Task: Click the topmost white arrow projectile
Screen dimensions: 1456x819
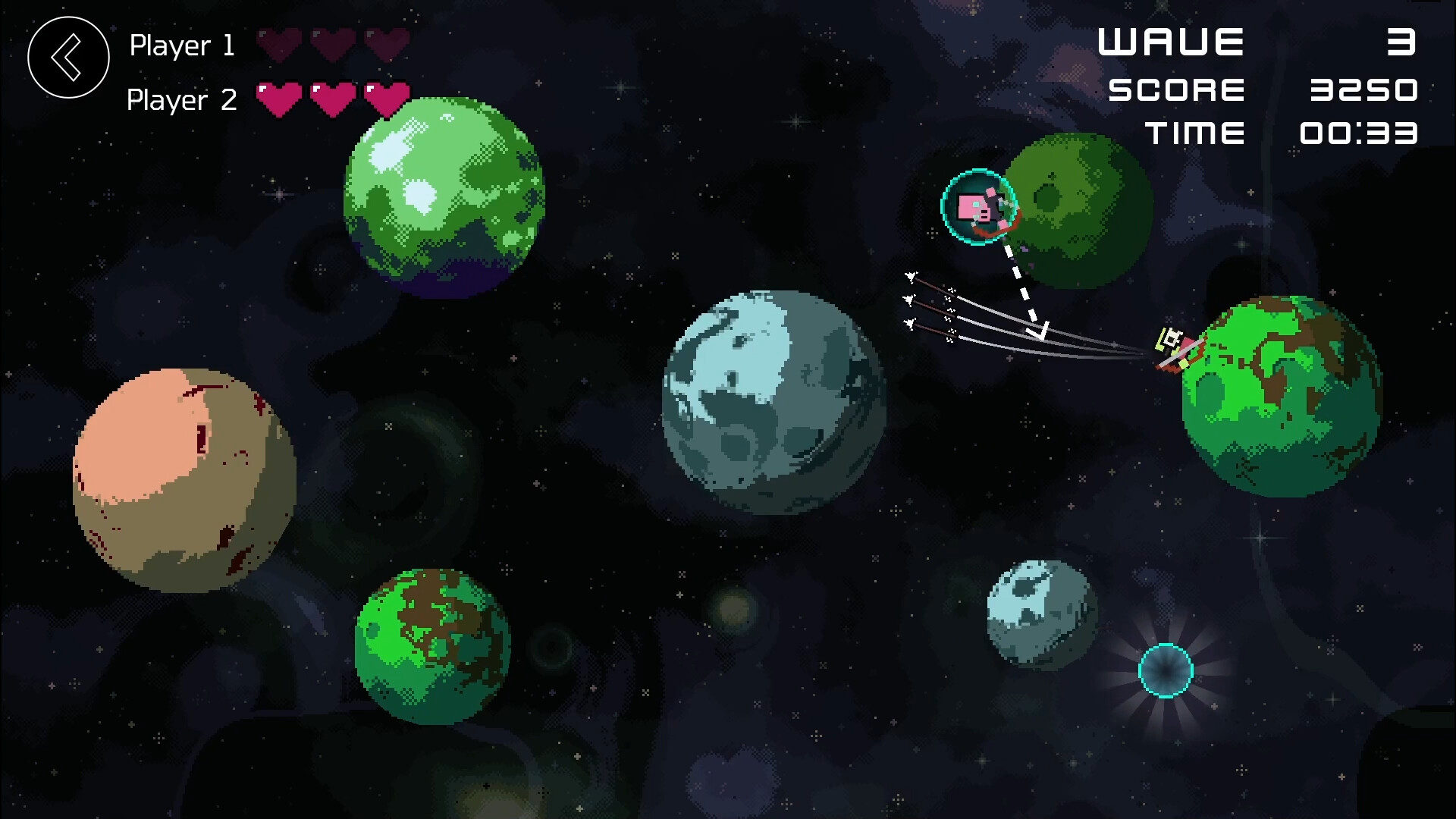Action: pos(910,277)
